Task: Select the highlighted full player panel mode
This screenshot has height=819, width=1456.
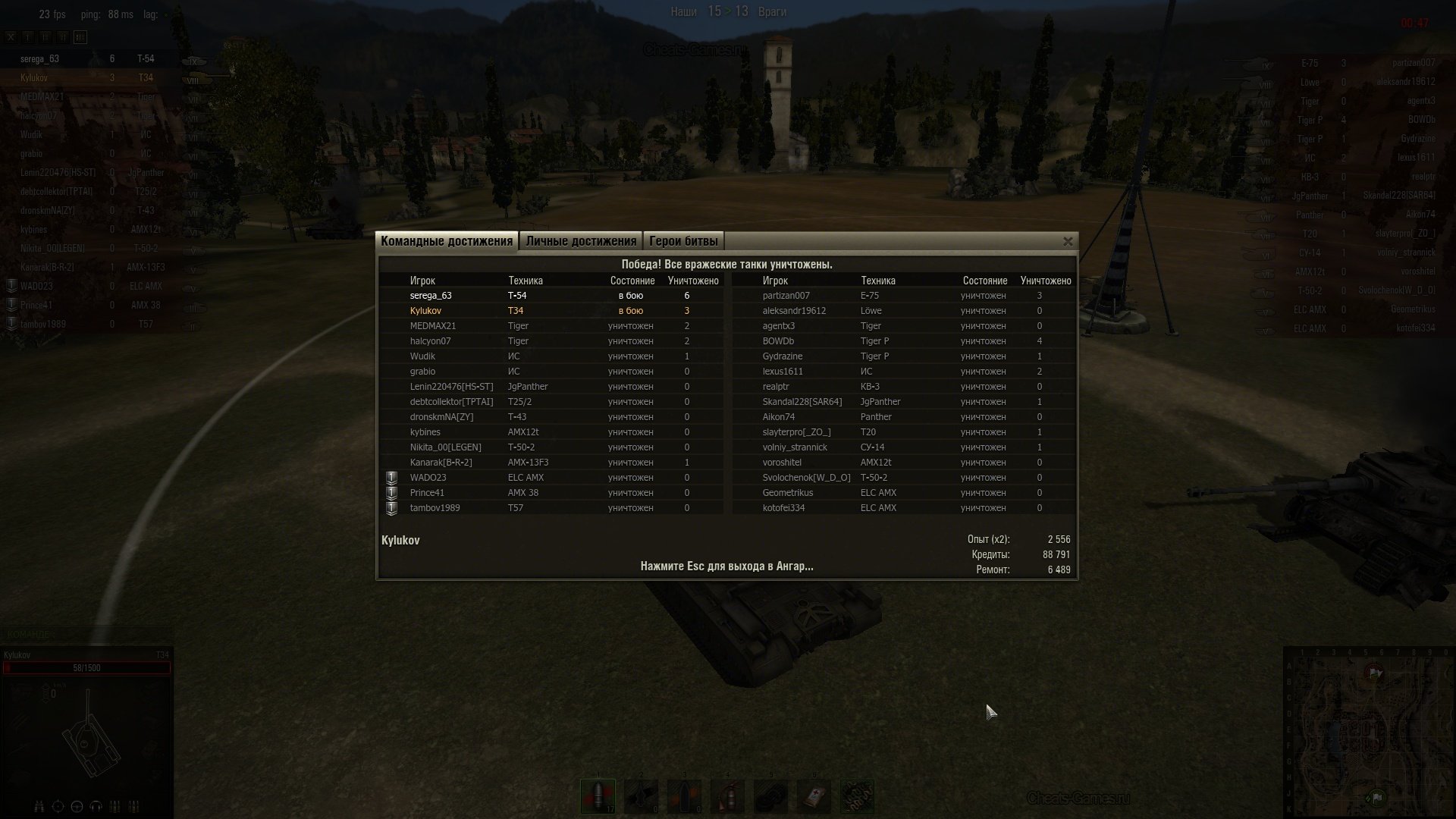Action: point(80,36)
